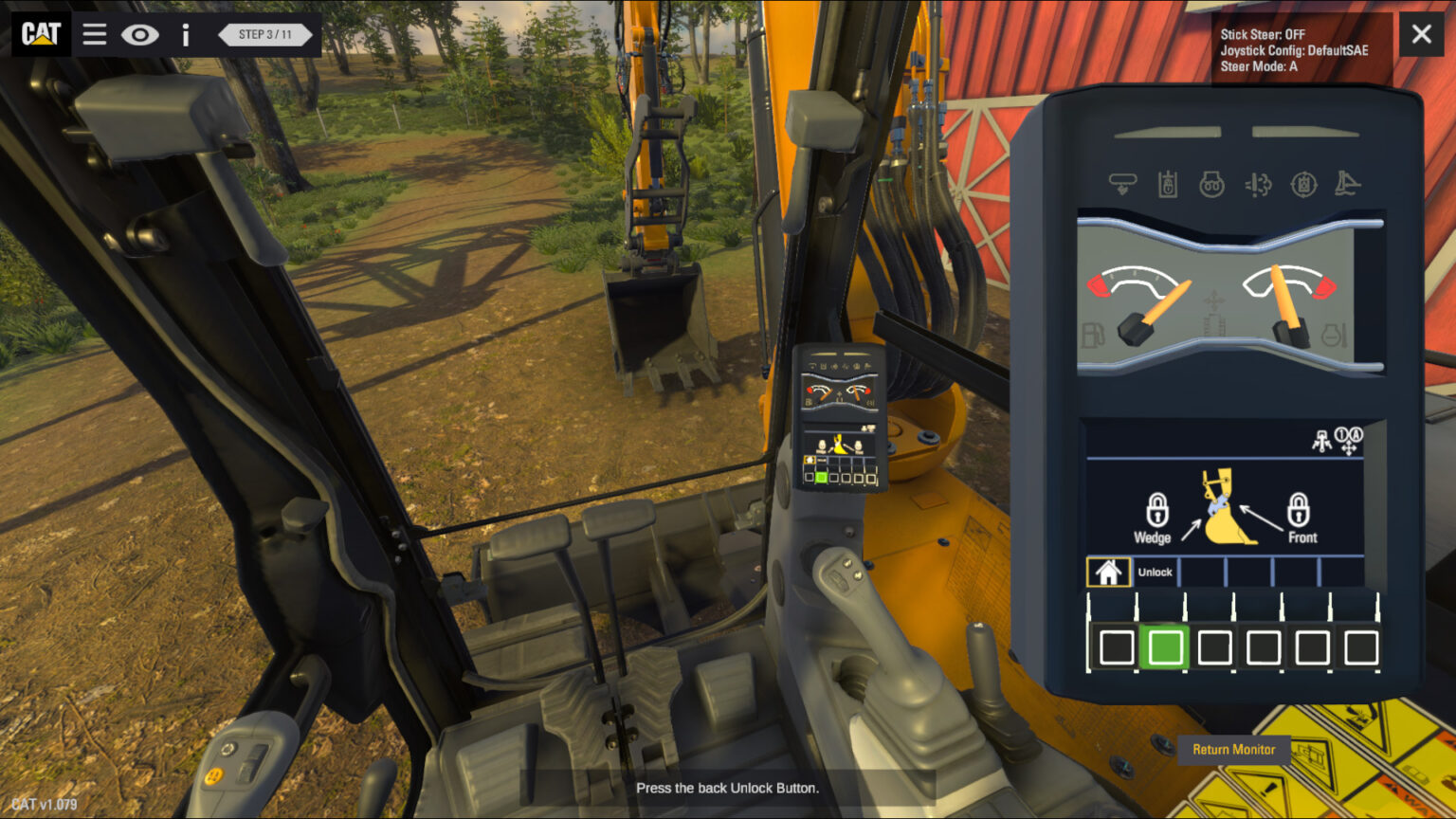Select the exhaust emission icon on monitor top row
The width and height of the screenshot is (1456, 819).
tap(1257, 185)
